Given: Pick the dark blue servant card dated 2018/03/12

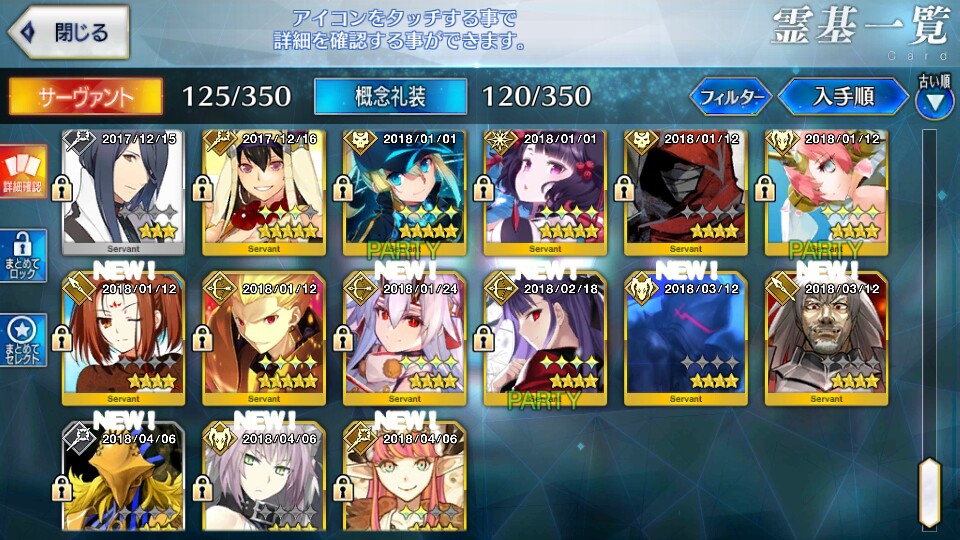Looking at the screenshot, I should [x=686, y=338].
